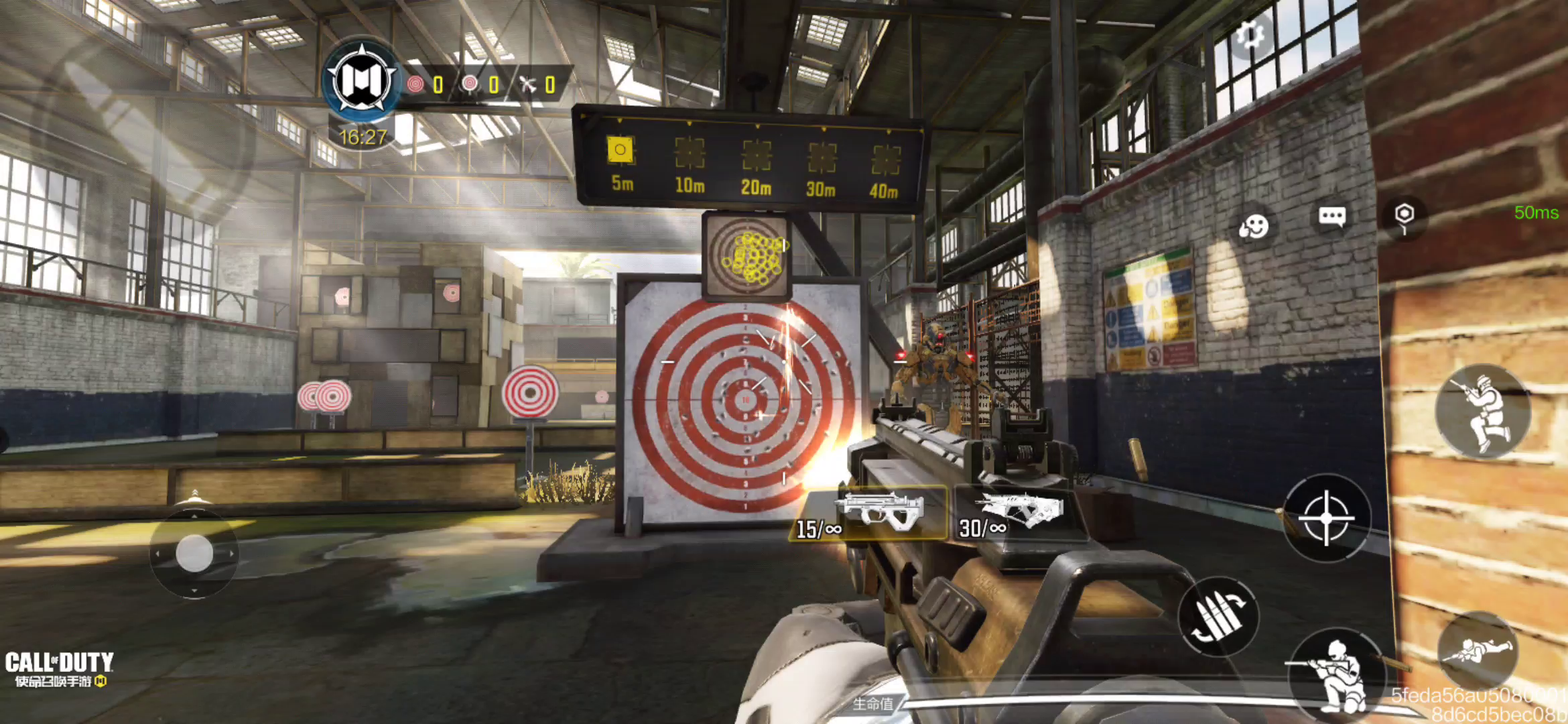This screenshot has height=724, width=1568.
Task: Open the emote smiley menu
Action: click(1254, 226)
